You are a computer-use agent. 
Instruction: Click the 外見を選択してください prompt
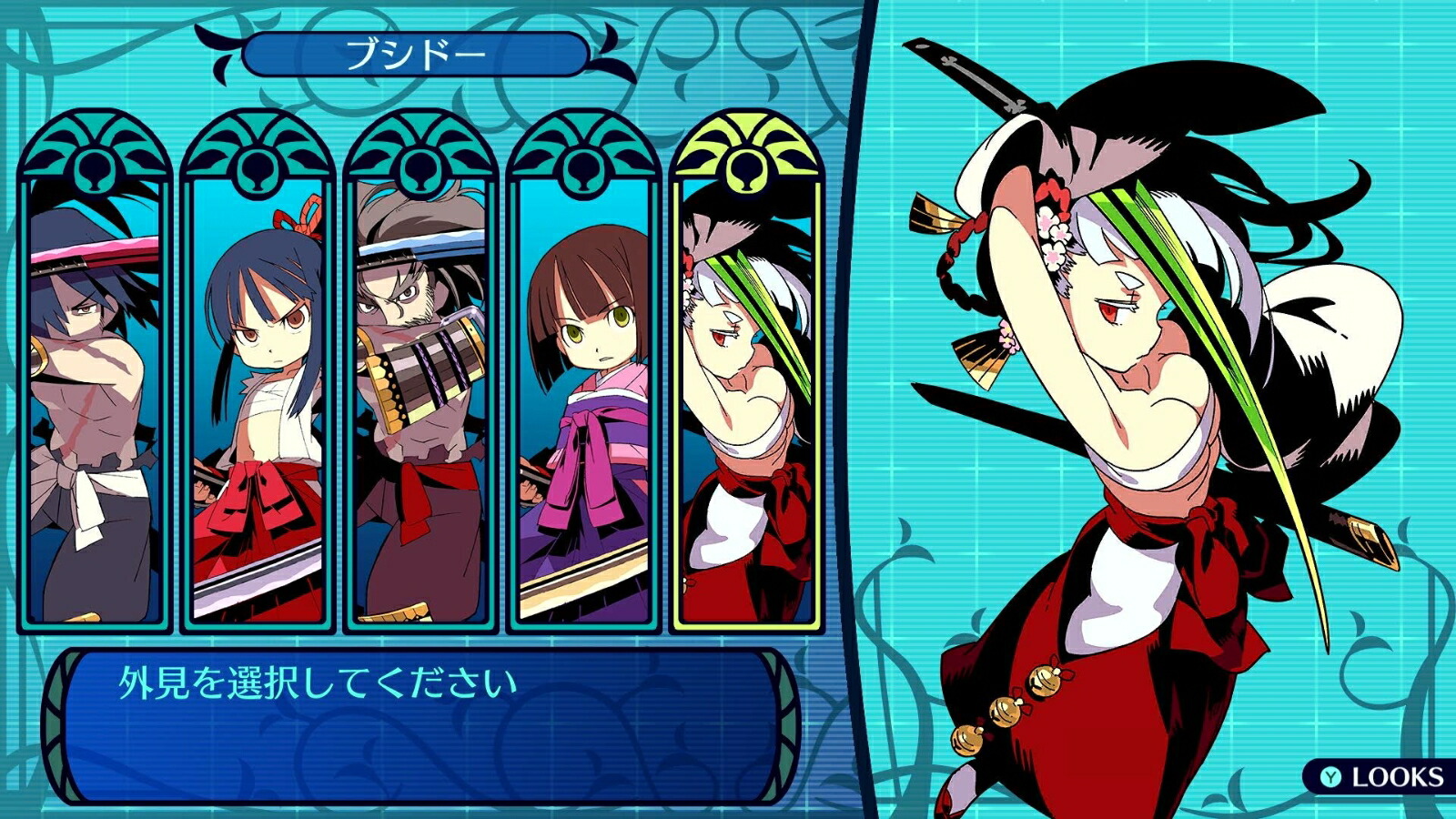pos(318,680)
